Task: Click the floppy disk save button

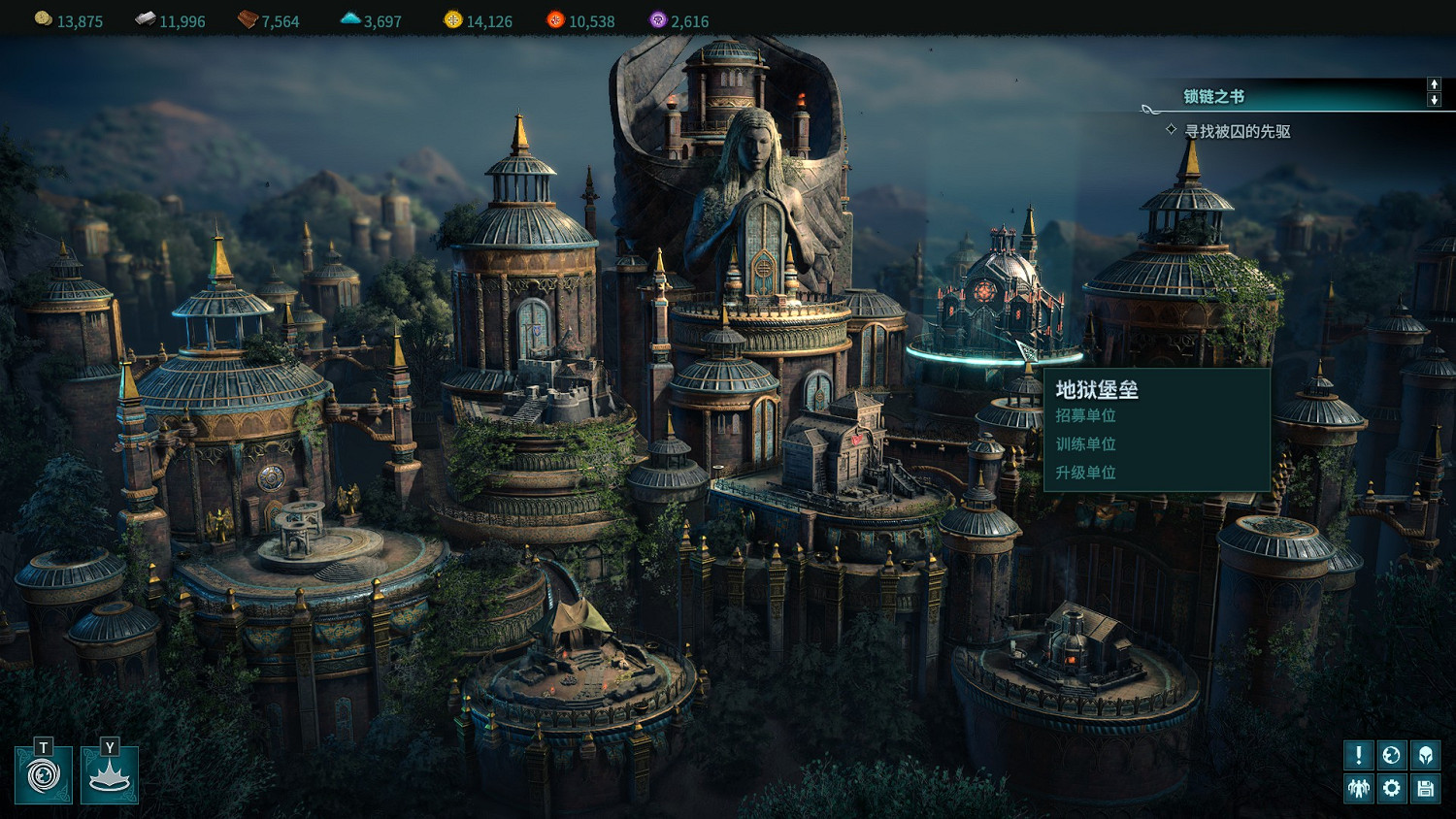Action: tap(1425, 788)
